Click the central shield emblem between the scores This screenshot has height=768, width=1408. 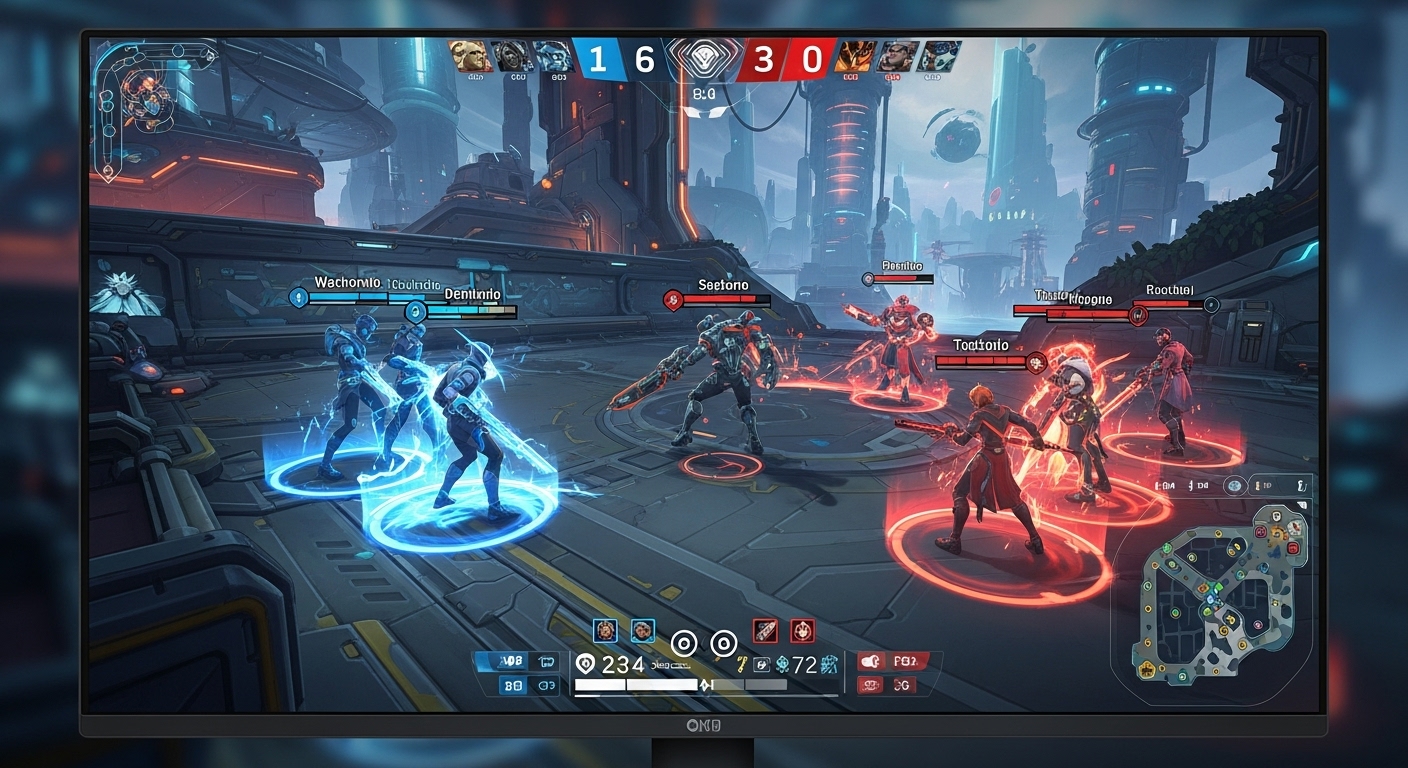pos(702,59)
